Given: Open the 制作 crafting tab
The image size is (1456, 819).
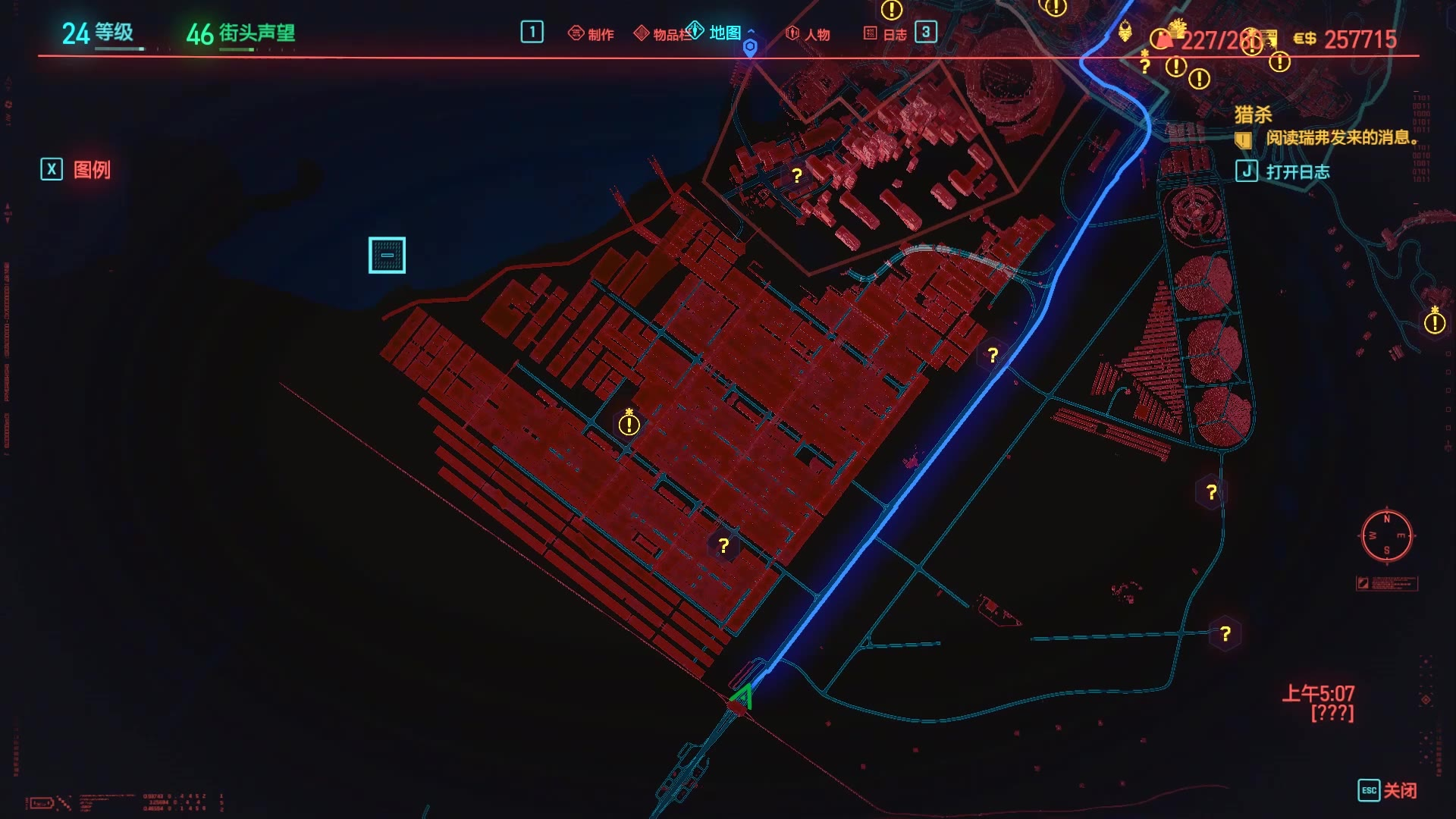Looking at the screenshot, I should pyautogui.click(x=591, y=34).
